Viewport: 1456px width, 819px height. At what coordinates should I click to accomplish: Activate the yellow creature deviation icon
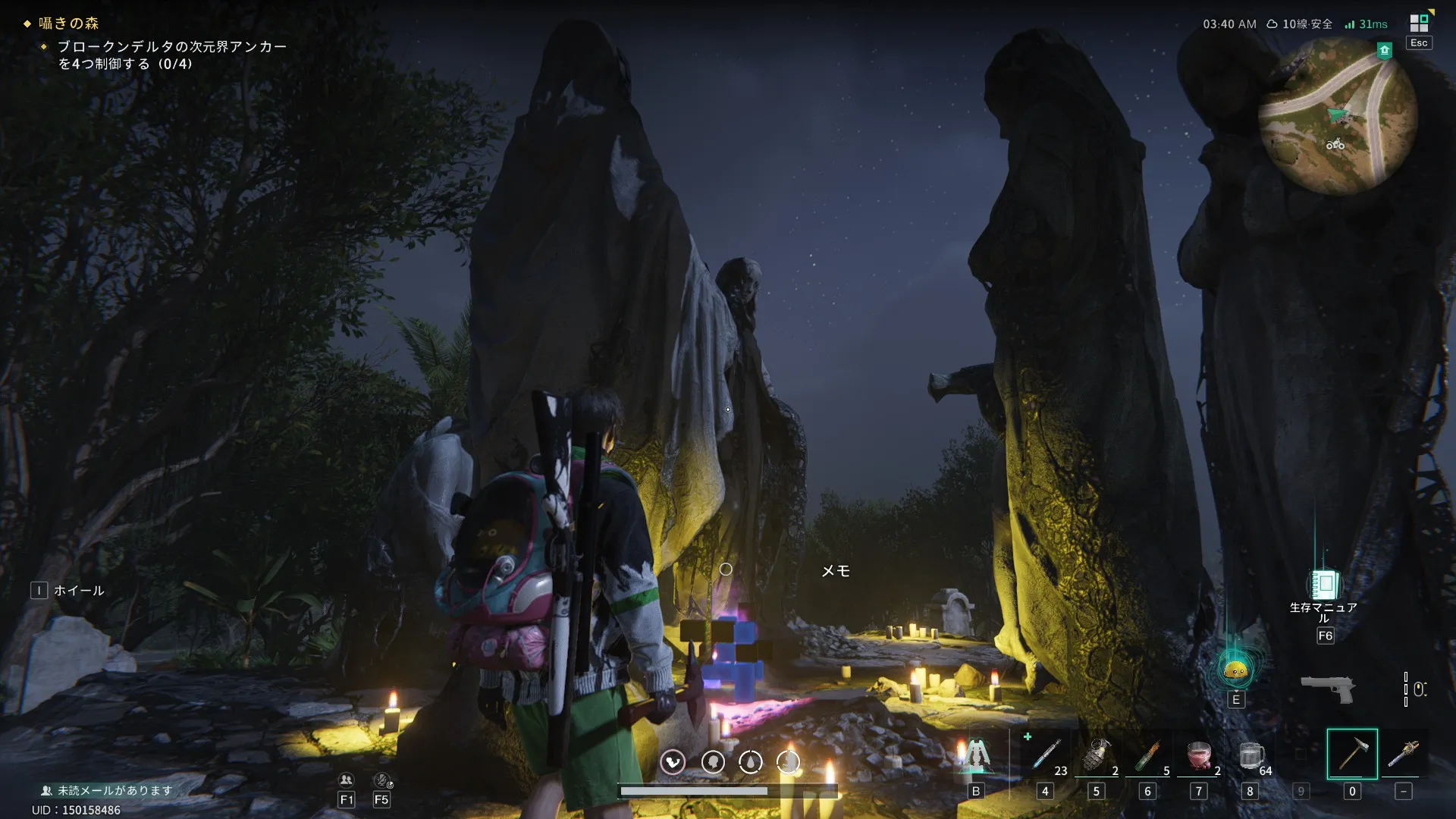click(x=1236, y=670)
